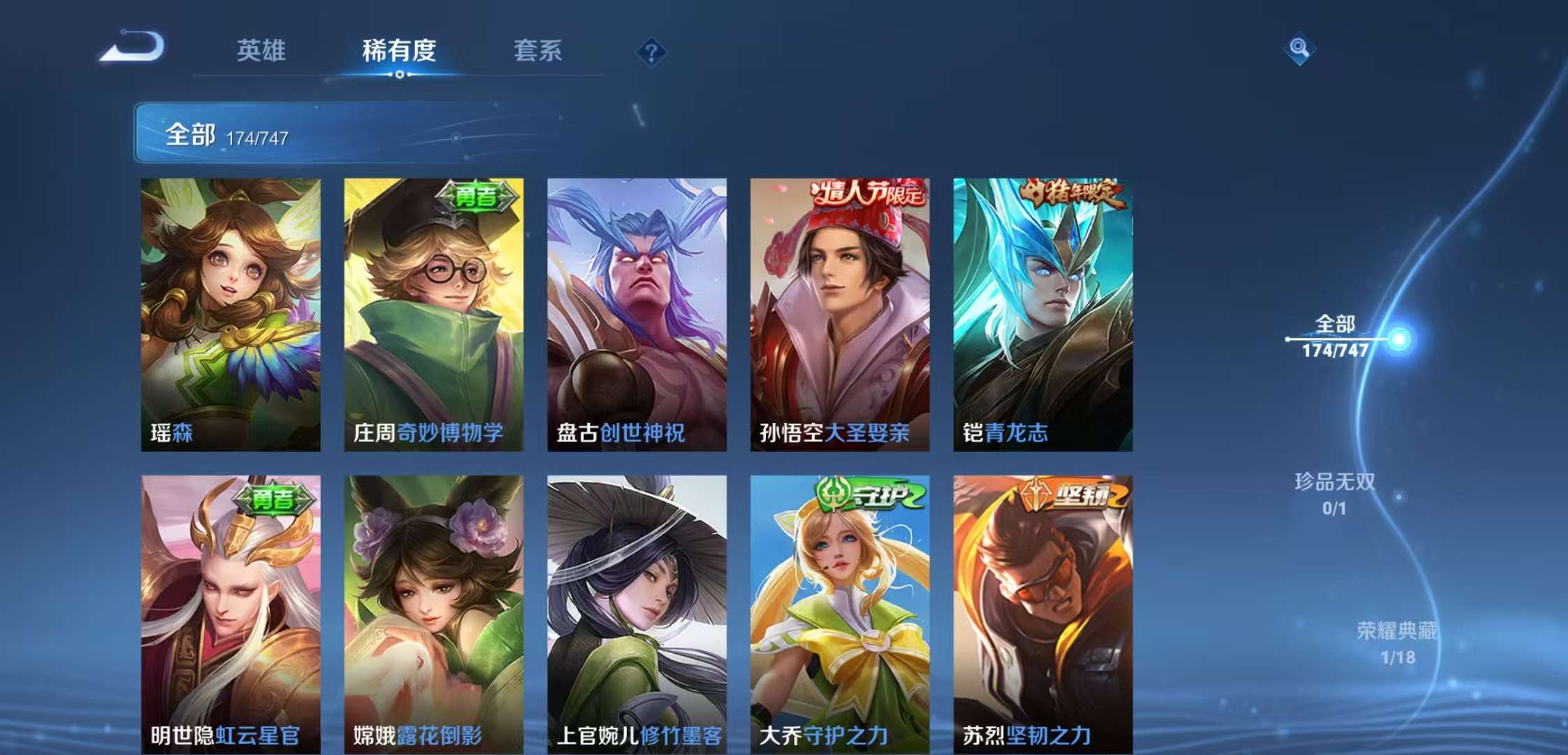Select the 上官婉儿 修竹墨客 skin card

click(637, 614)
